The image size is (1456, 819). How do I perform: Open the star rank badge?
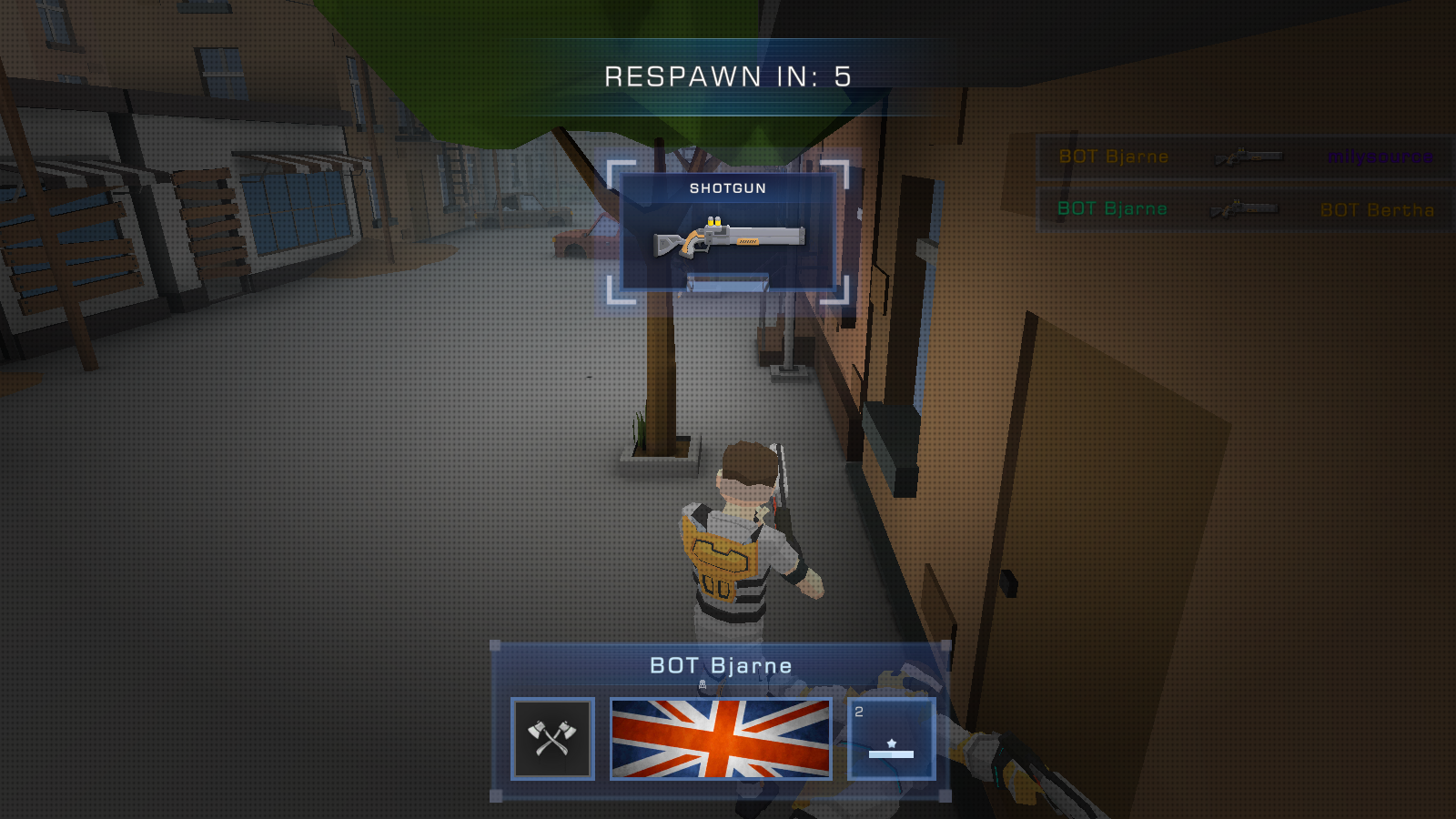(891, 738)
